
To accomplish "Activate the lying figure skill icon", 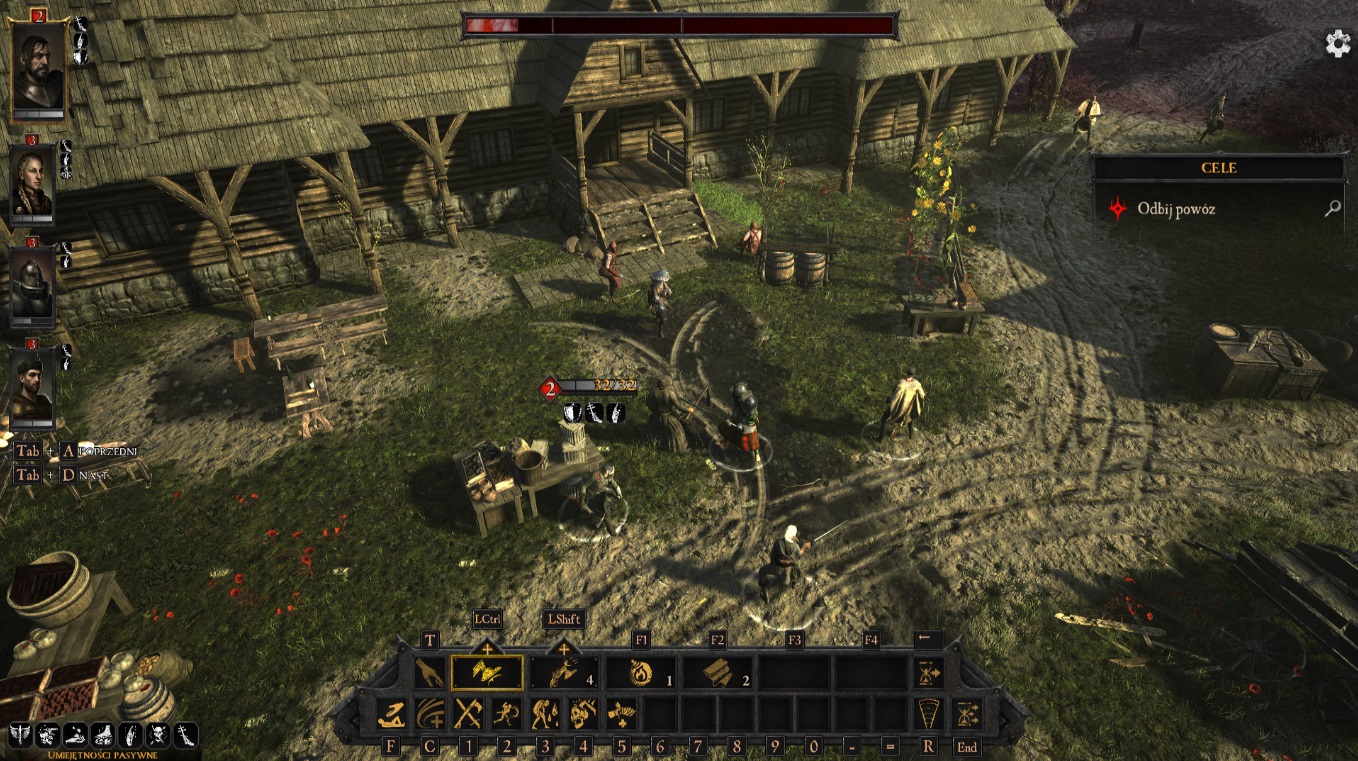I will 391,714.
